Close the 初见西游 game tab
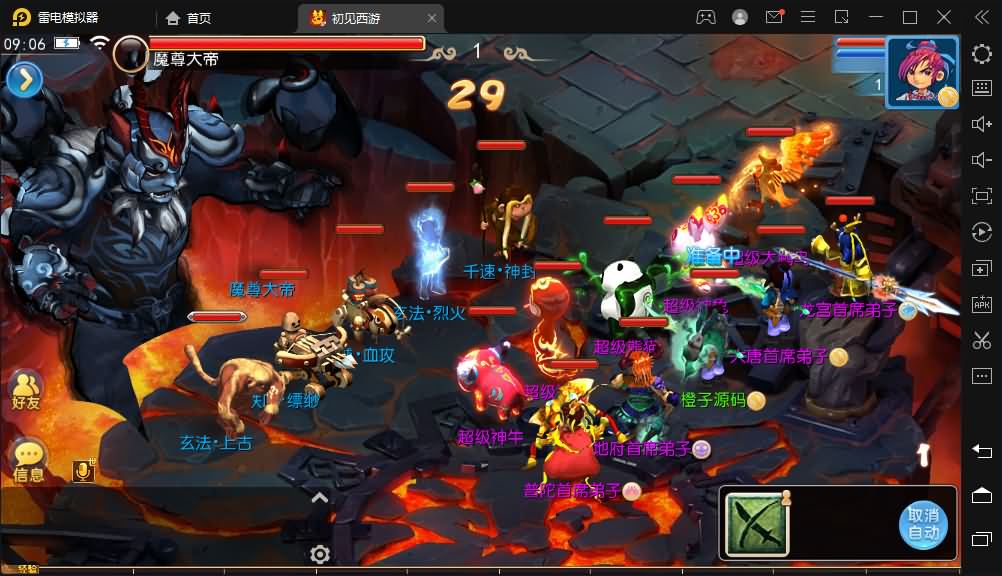Viewport: 1002px width, 576px height. click(431, 18)
